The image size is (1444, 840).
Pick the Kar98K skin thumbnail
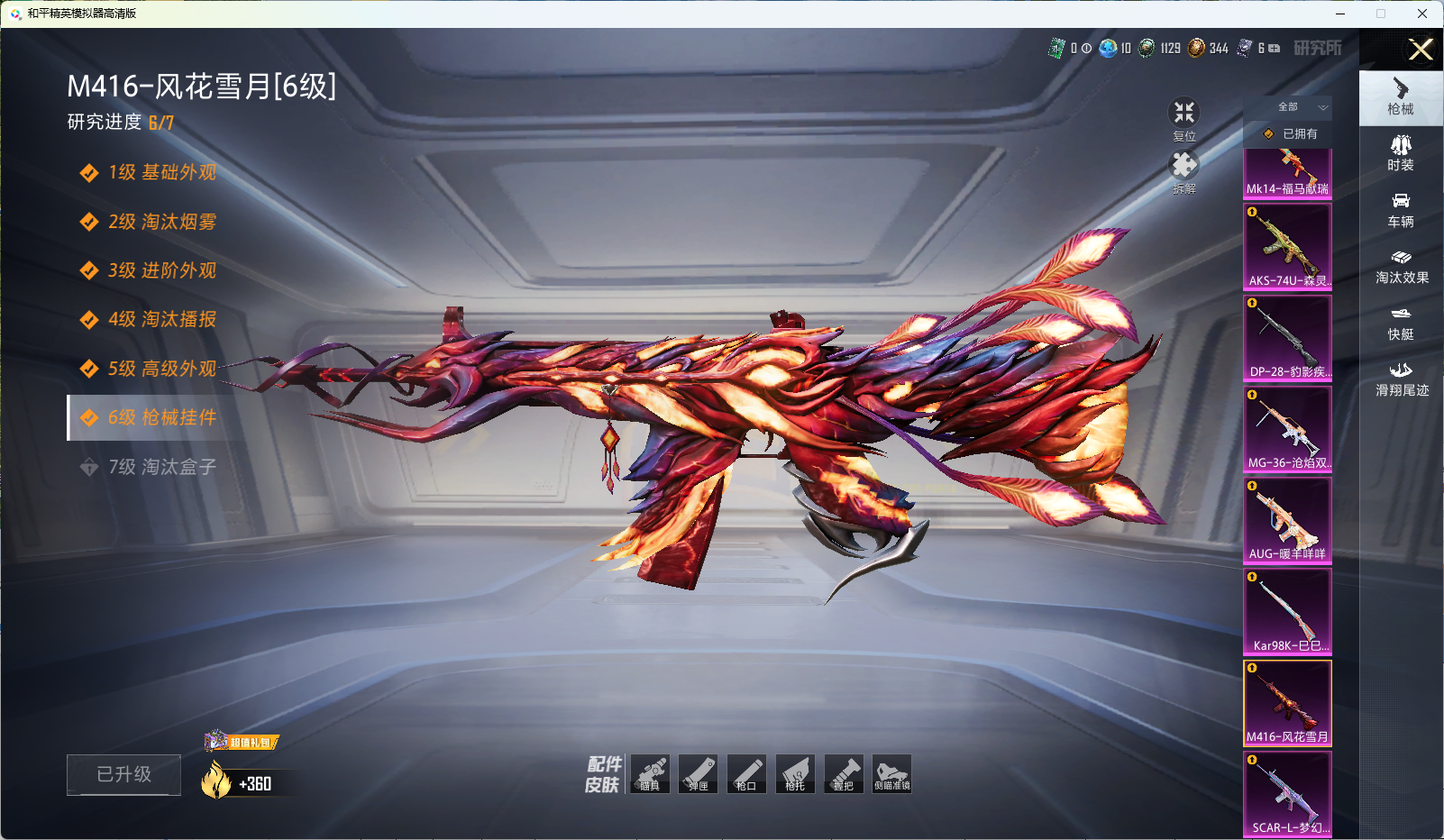(x=1287, y=611)
